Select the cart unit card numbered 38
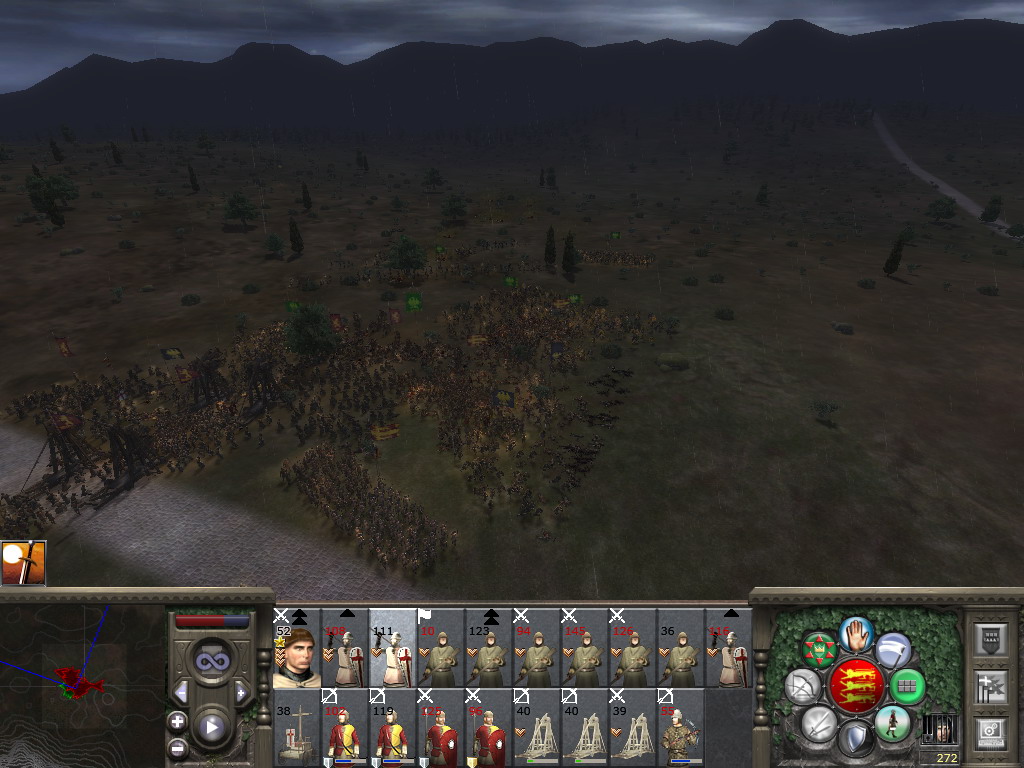 point(296,728)
